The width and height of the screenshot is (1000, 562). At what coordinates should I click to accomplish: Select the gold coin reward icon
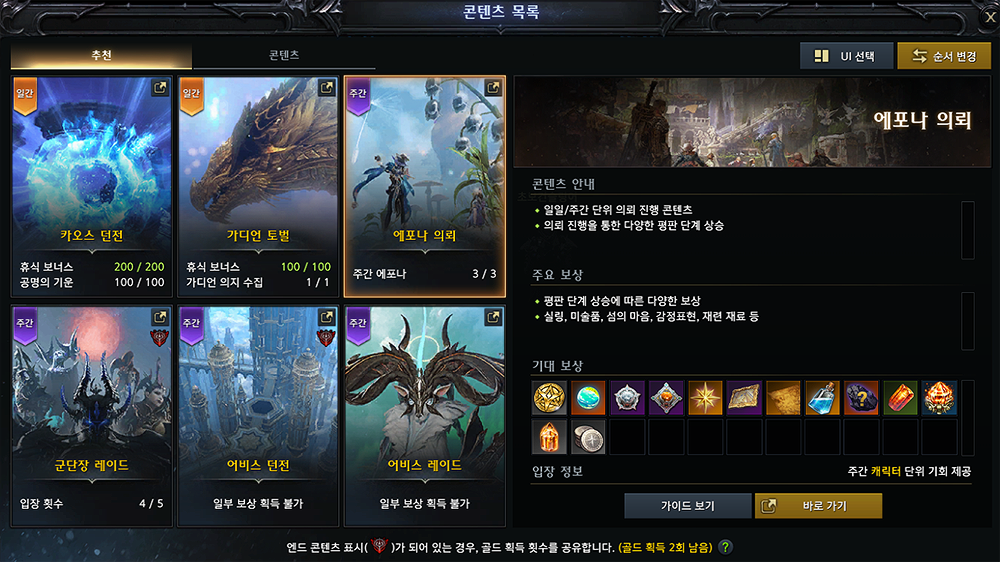549,398
